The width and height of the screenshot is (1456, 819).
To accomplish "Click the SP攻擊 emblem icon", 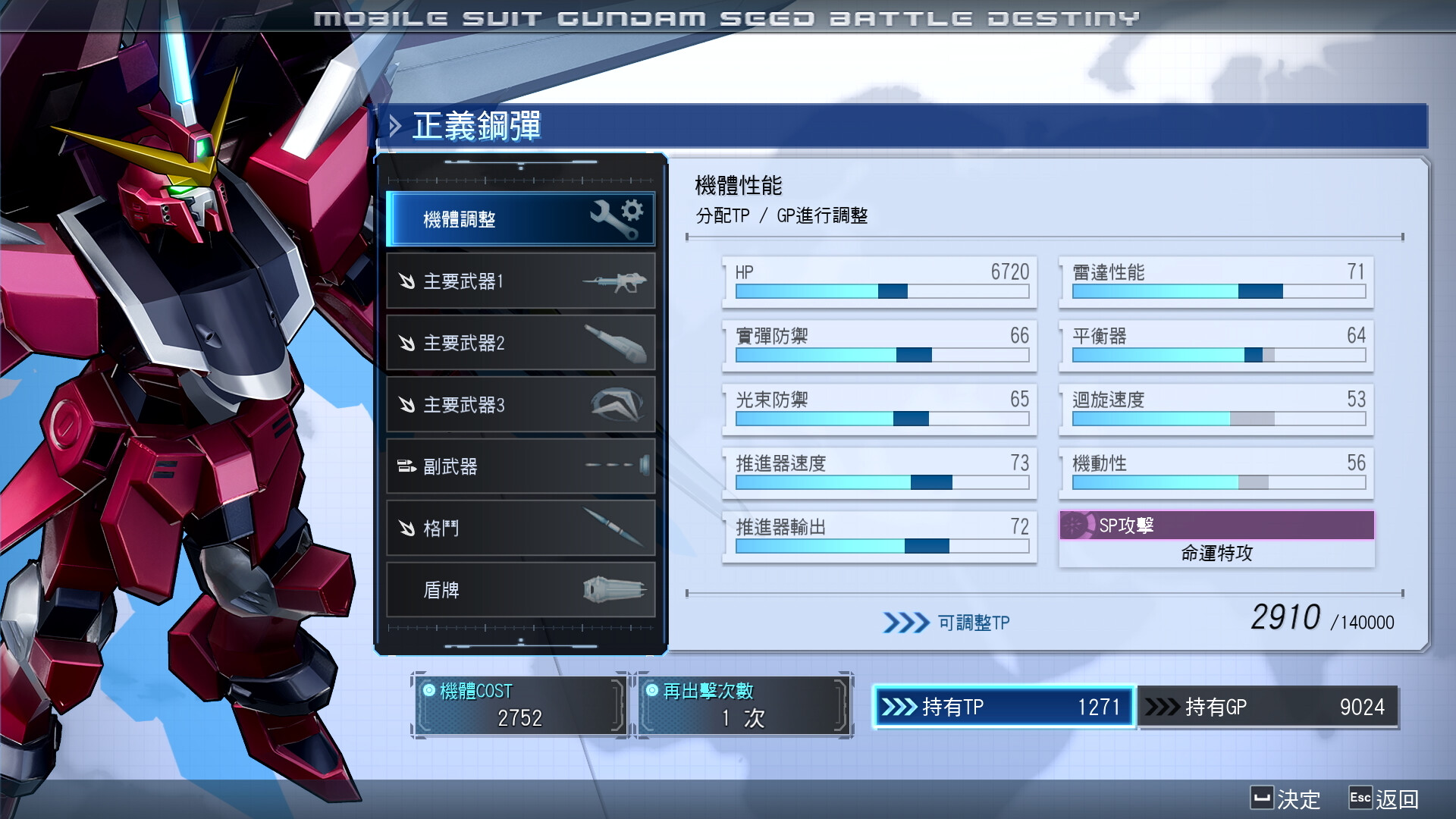I will 1077,525.
